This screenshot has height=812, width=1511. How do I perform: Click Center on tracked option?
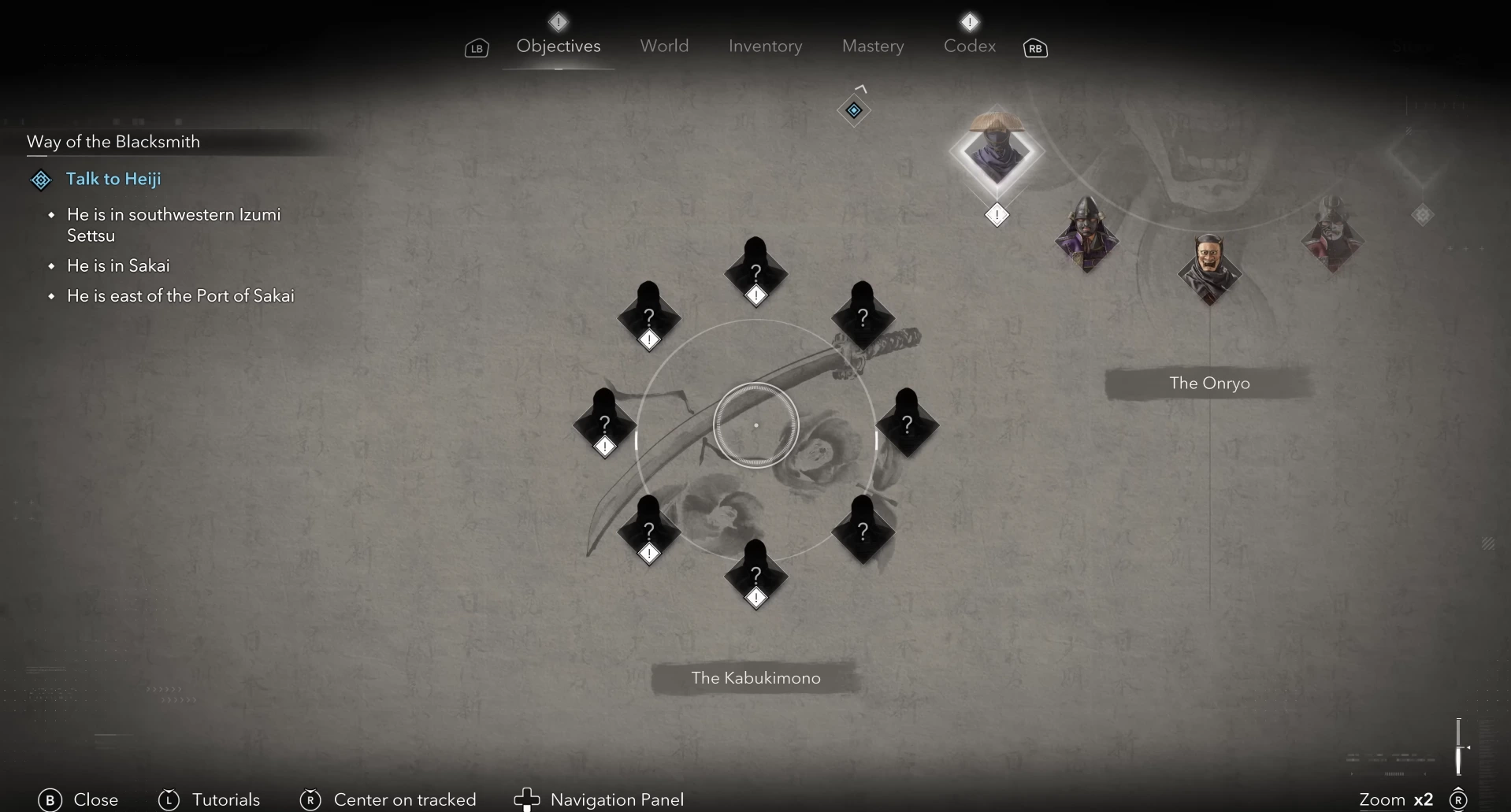coord(404,799)
